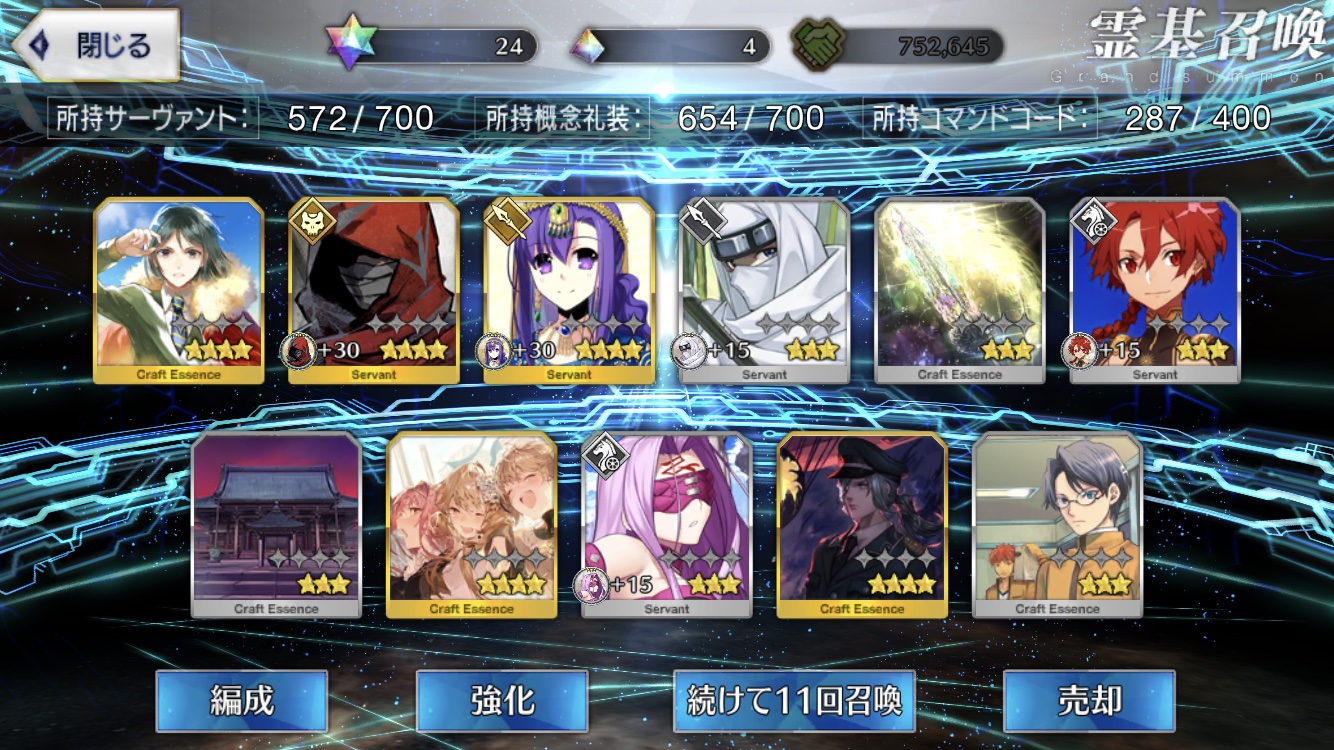Select the green-haired saluting girl Craft Essence card
This screenshot has width=1334, height=750.
(179, 290)
